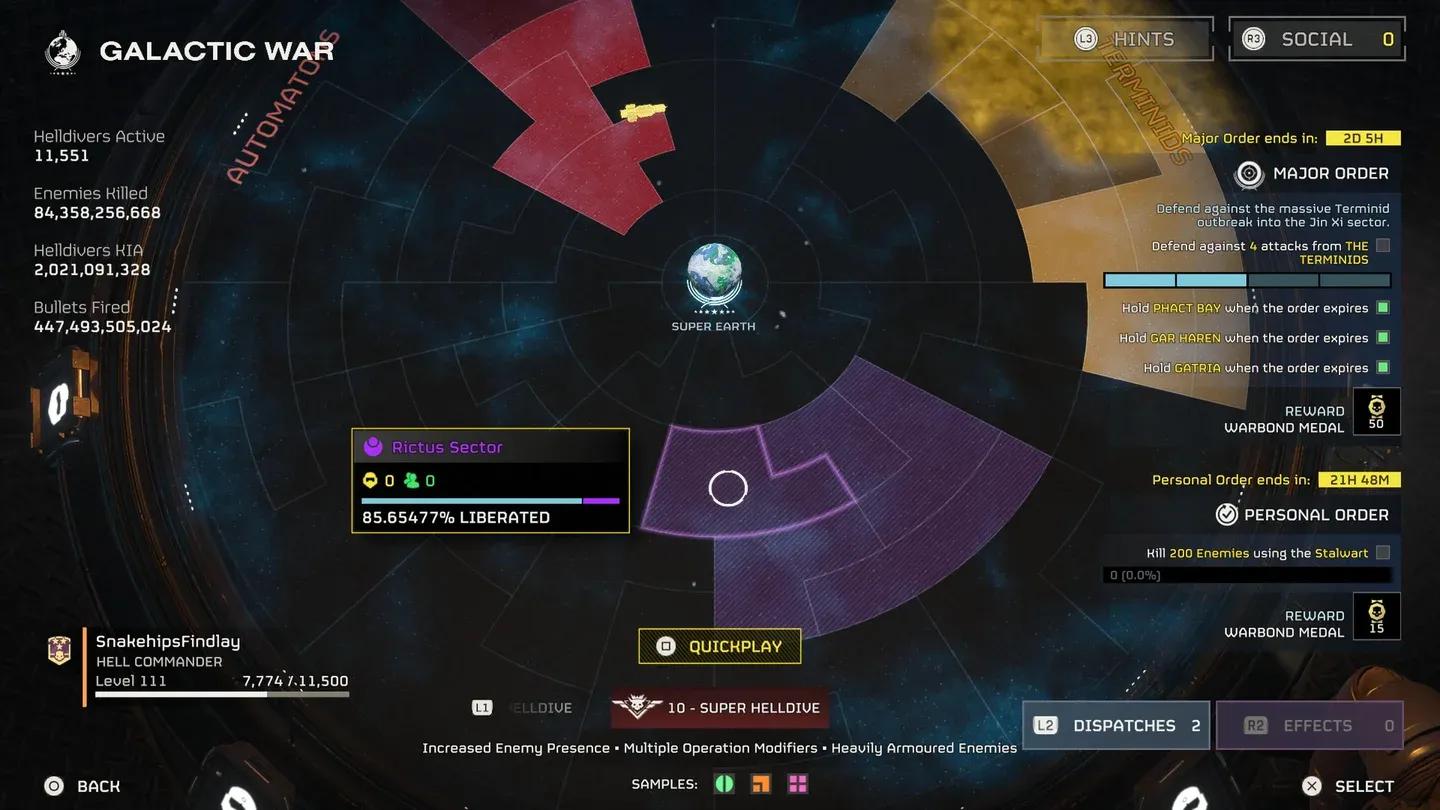Check the Defend against 4 attacks box
Image resolution: width=1440 pixels, height=810 pixels.
pos(1382,245)
